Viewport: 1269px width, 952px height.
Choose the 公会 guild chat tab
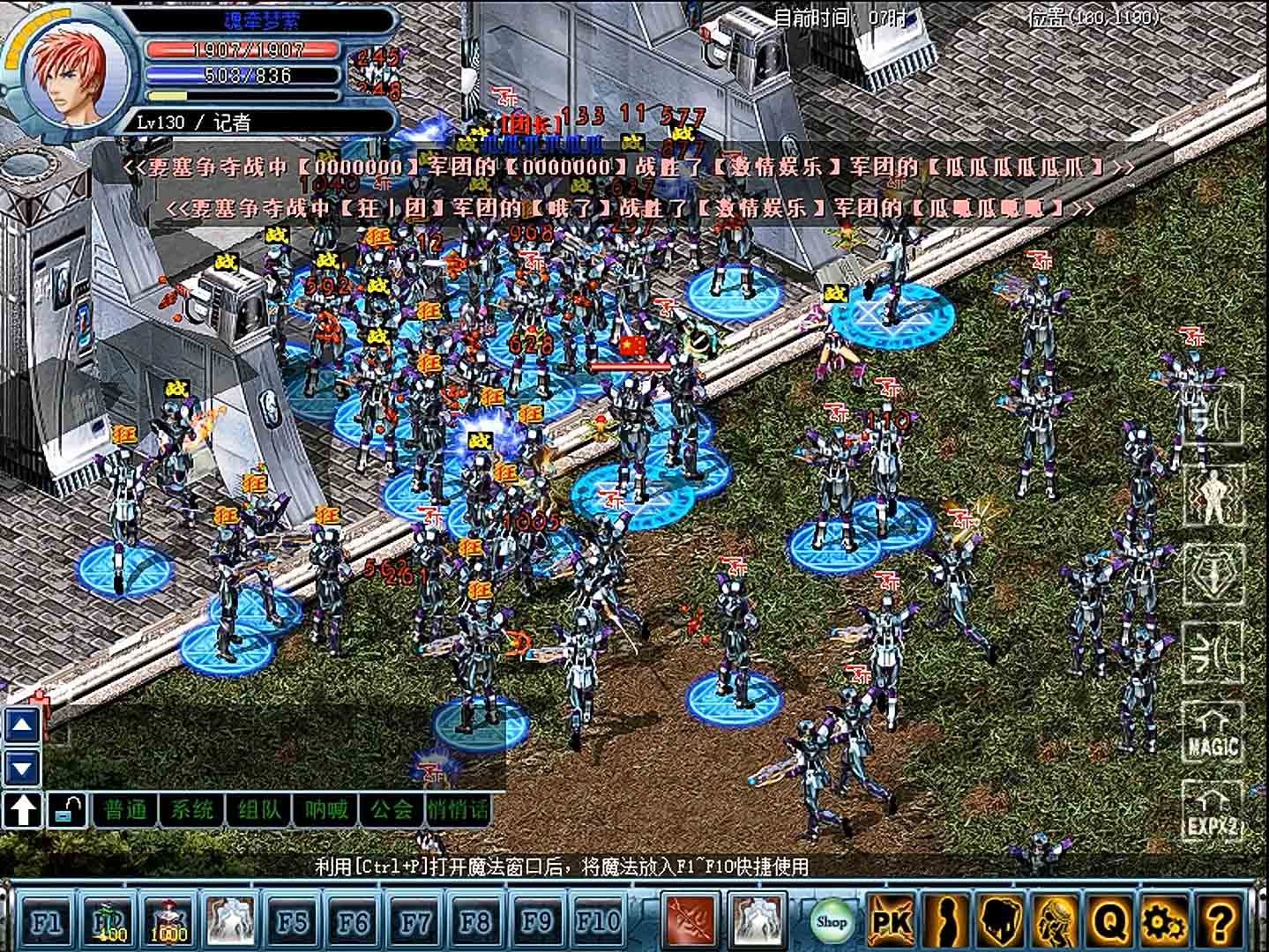[392, 808]
